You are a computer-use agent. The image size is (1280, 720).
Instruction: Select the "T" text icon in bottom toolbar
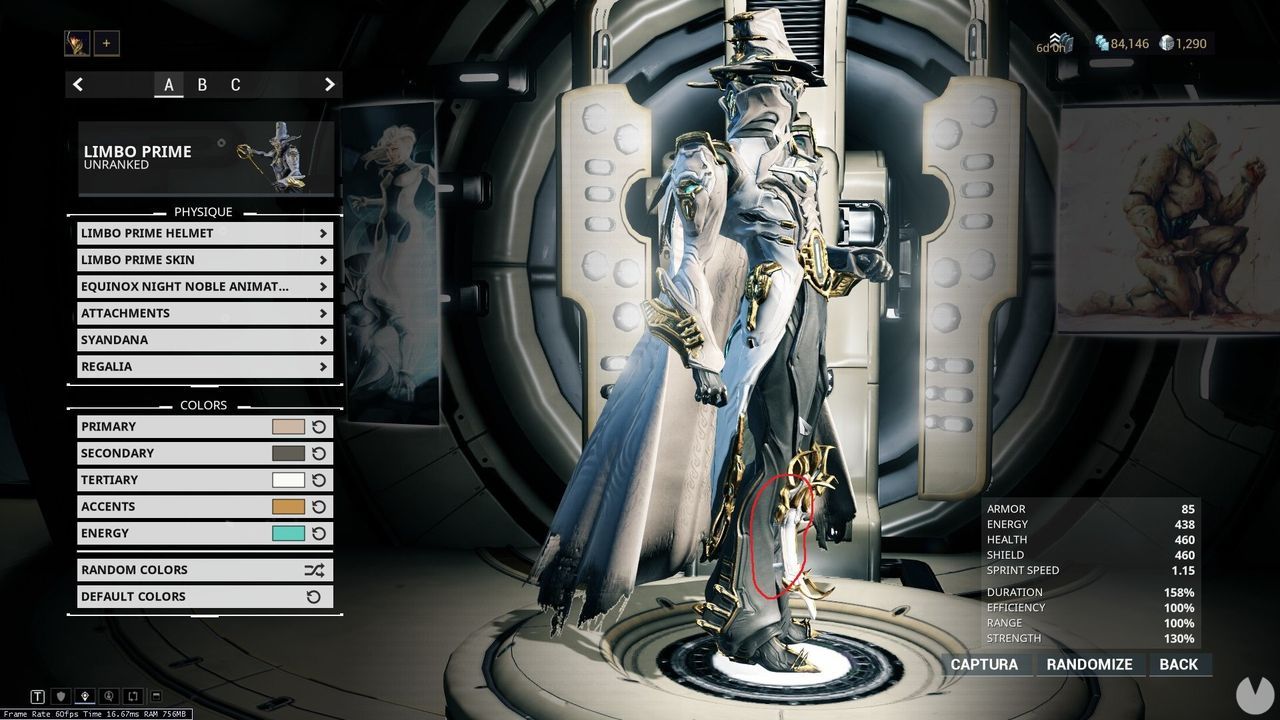(36, 696)
